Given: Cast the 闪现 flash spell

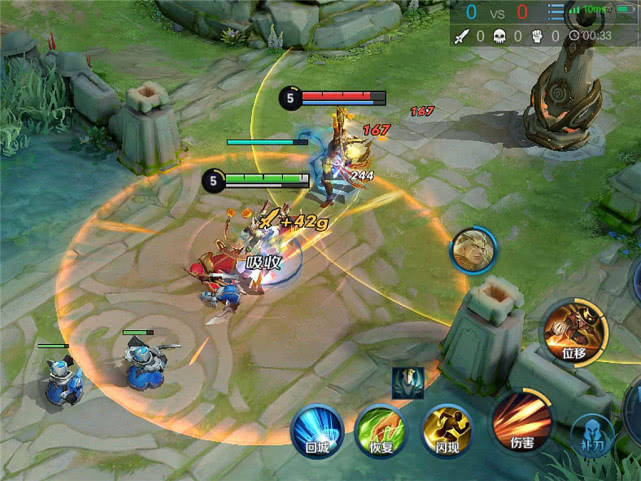Looking at the screenshot, I should [x=446, y=430].
